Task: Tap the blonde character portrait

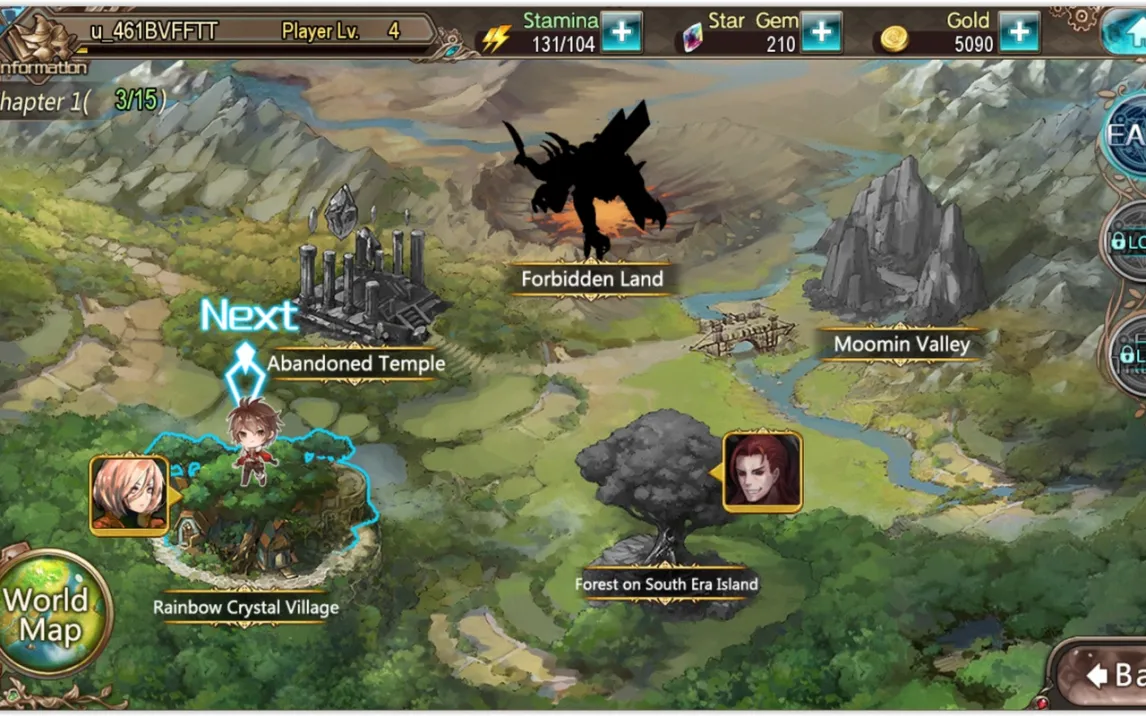Action: point(128,495)
